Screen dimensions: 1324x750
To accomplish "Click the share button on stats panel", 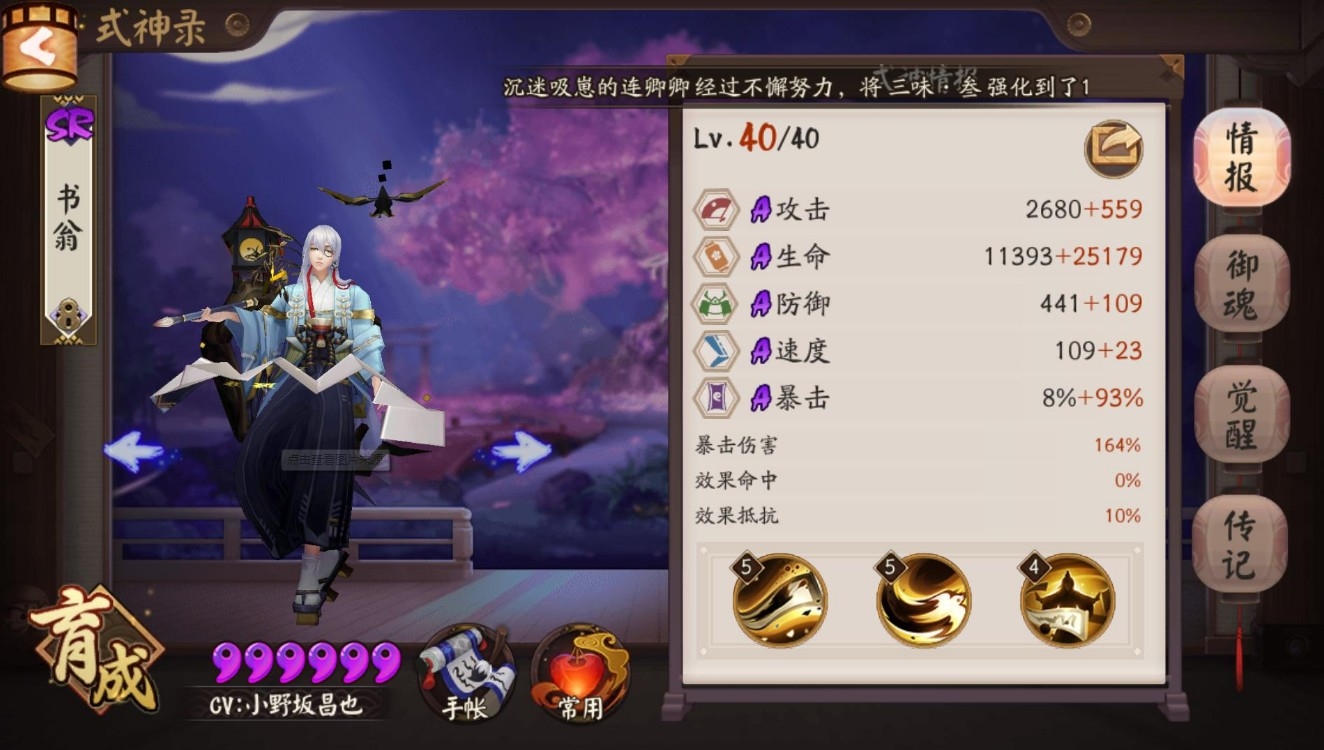I will [1113, 149].
